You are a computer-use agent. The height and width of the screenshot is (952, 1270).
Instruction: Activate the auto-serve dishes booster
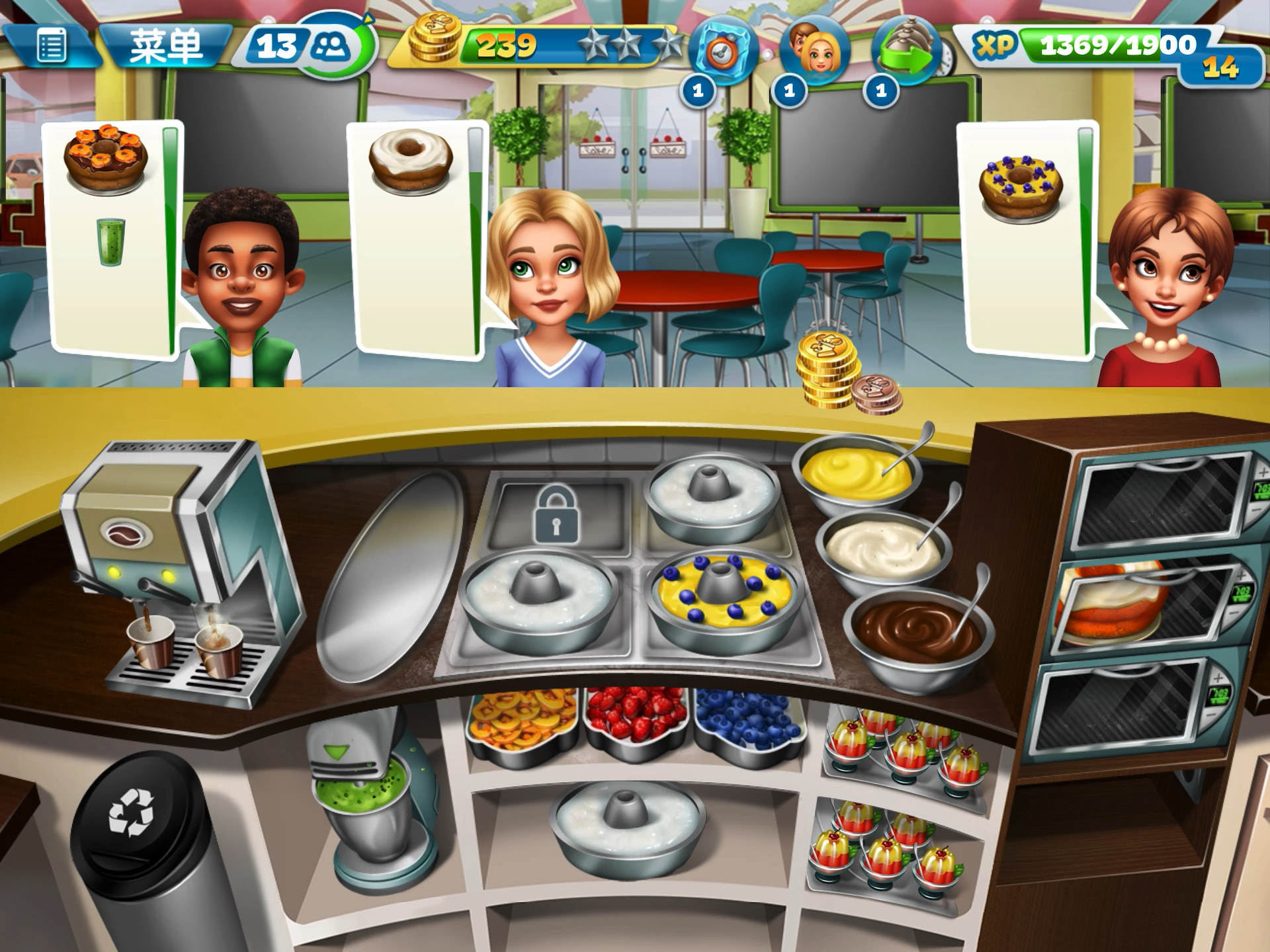point(906,52)
